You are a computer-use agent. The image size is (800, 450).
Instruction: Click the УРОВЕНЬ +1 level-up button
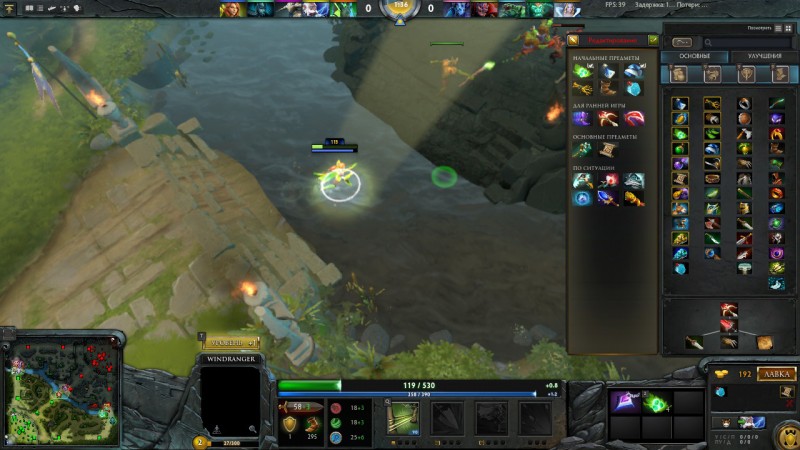click(232, 343)
